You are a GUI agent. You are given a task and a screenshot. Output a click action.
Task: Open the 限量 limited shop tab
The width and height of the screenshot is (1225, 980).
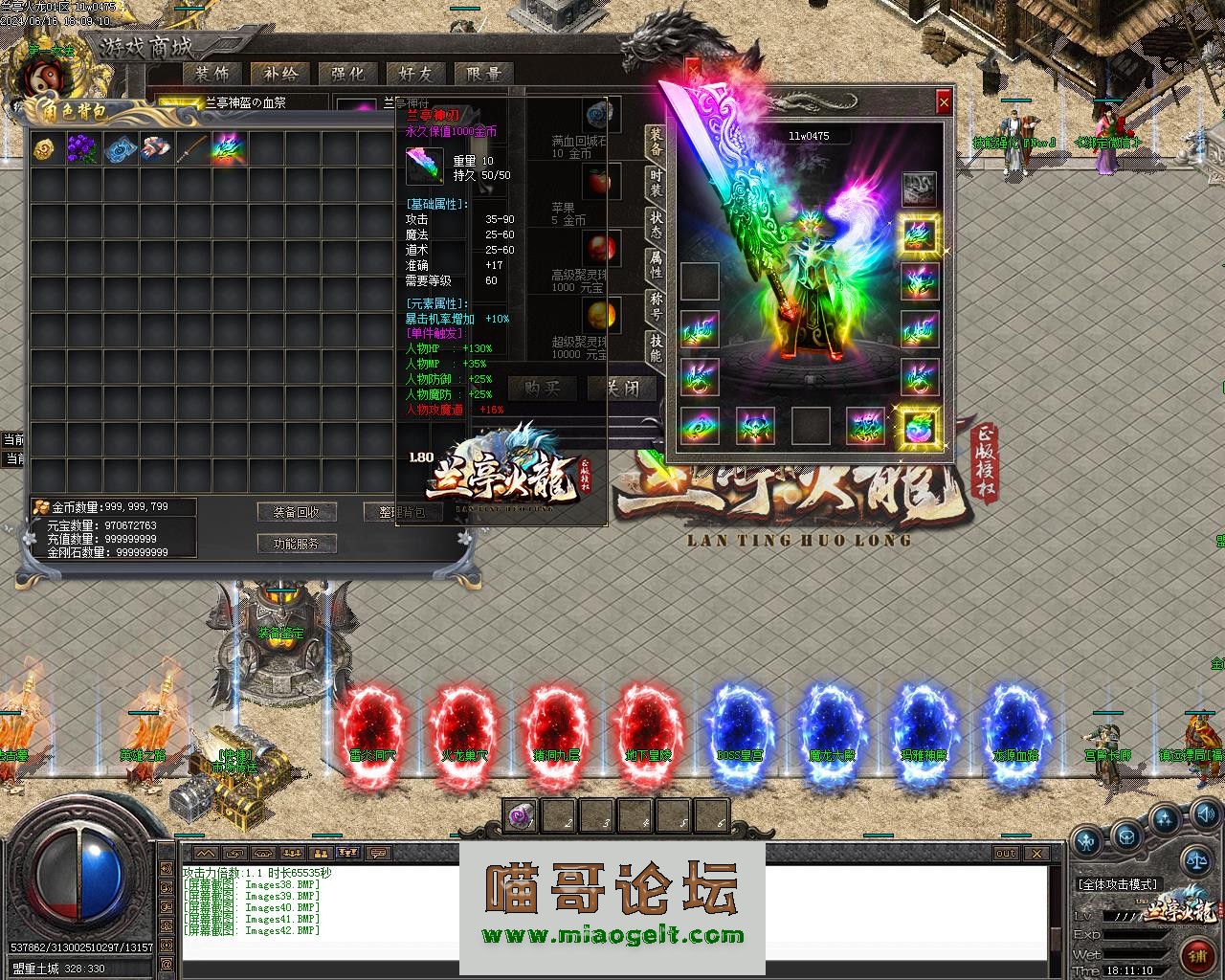pos(484,73)
